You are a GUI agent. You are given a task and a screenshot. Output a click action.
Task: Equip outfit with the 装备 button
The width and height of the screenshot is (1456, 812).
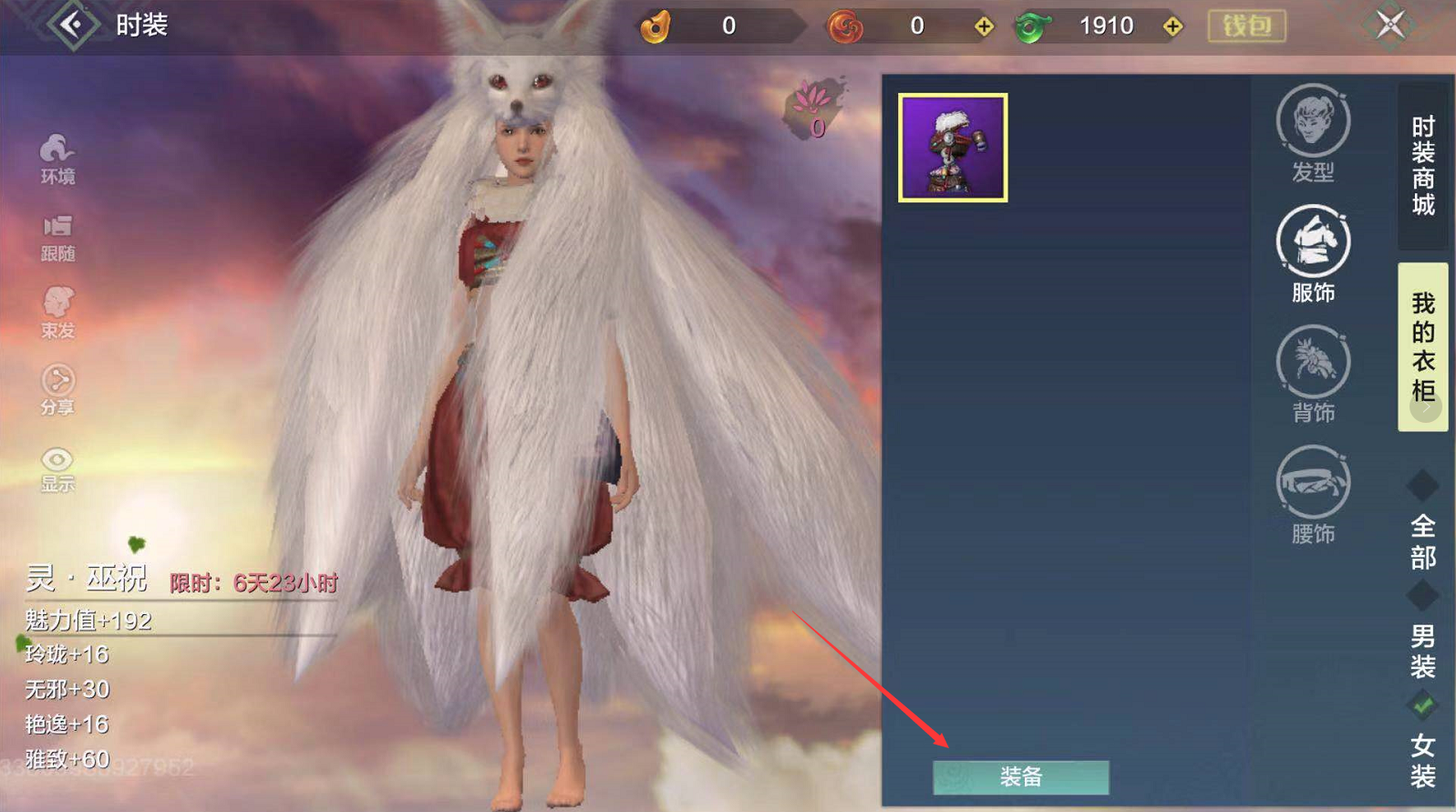coord(1020,776)
